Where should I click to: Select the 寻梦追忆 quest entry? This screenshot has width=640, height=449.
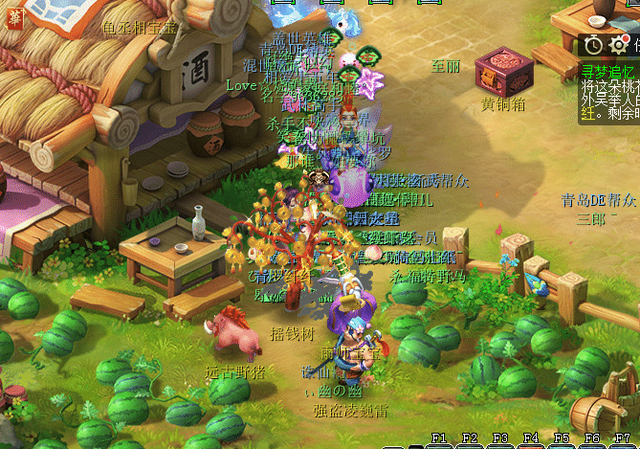pyautogui.click(x=606, y=70)
